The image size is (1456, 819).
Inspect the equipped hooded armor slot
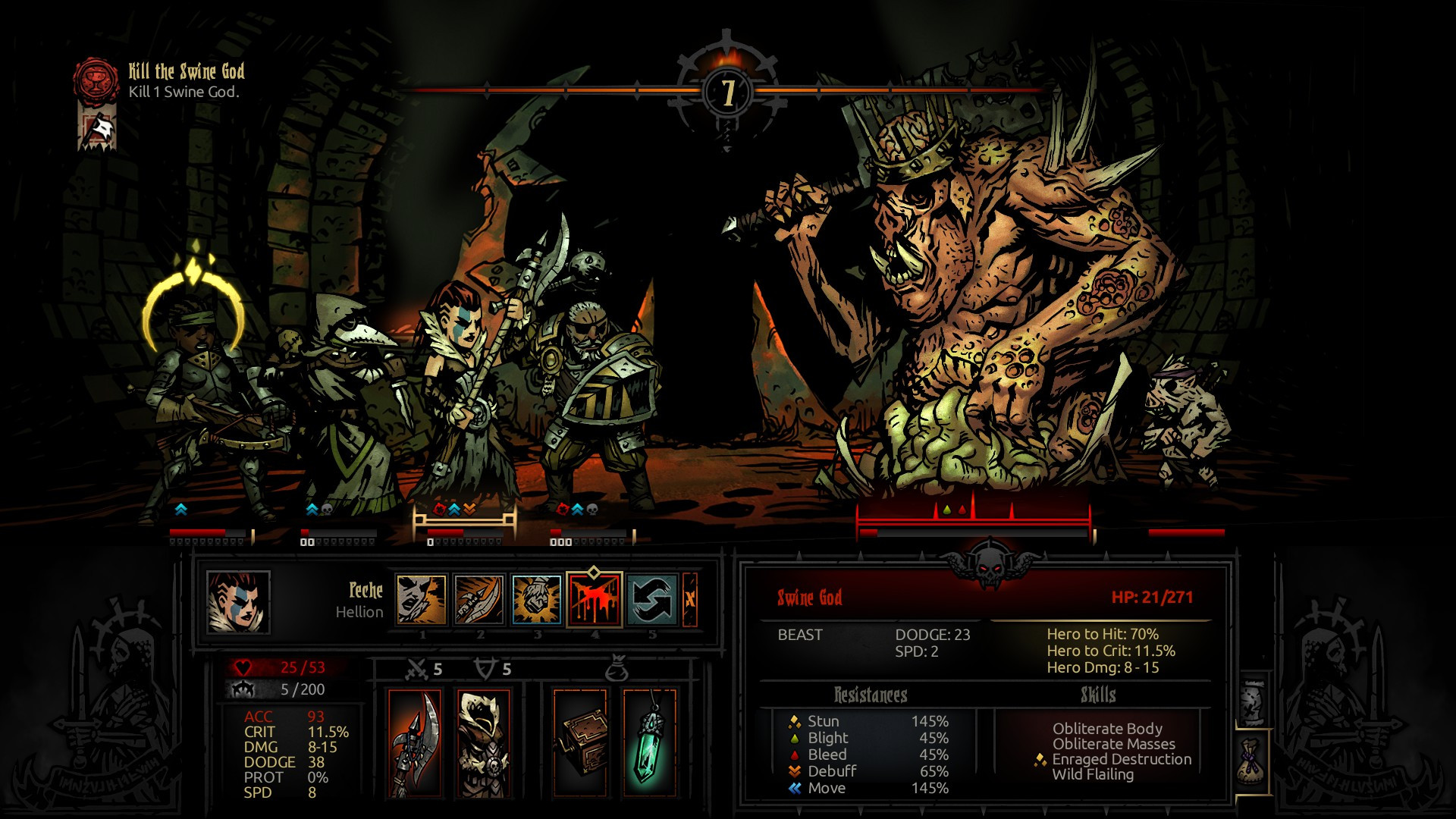click(484, 743)
